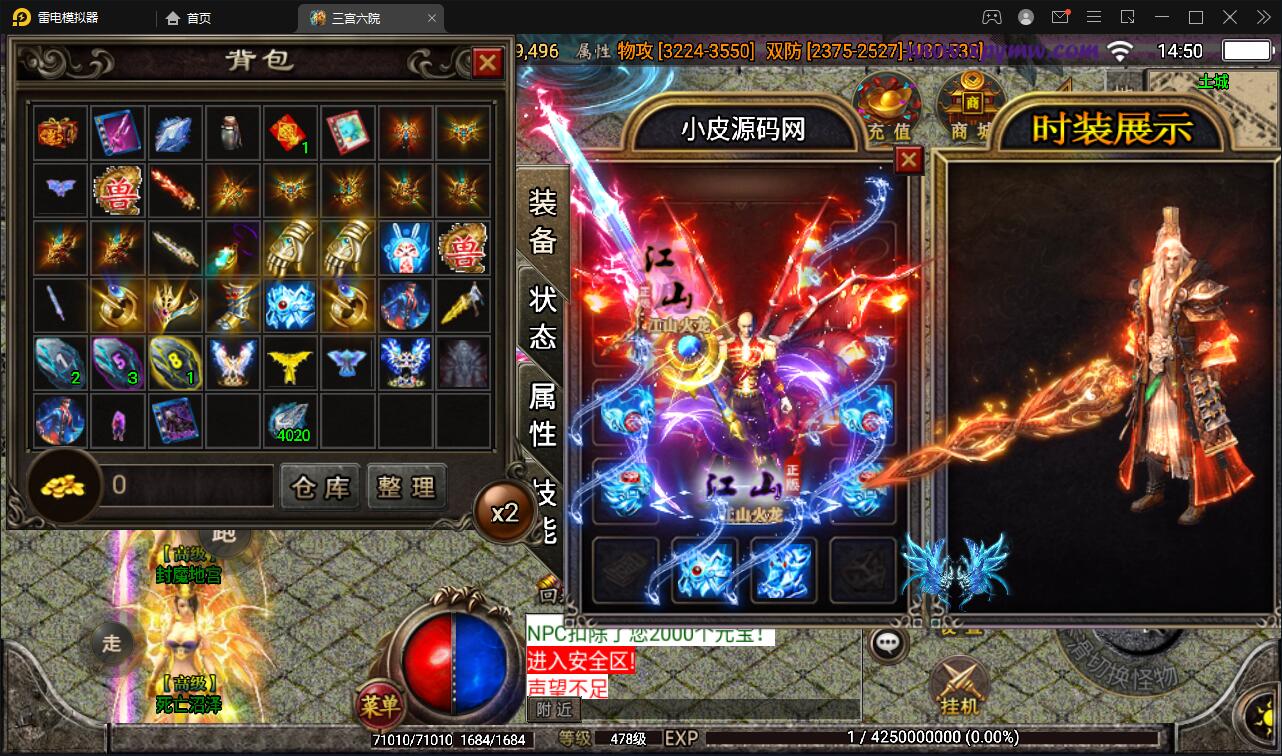Click 整理 to sort the backpack

407,486
